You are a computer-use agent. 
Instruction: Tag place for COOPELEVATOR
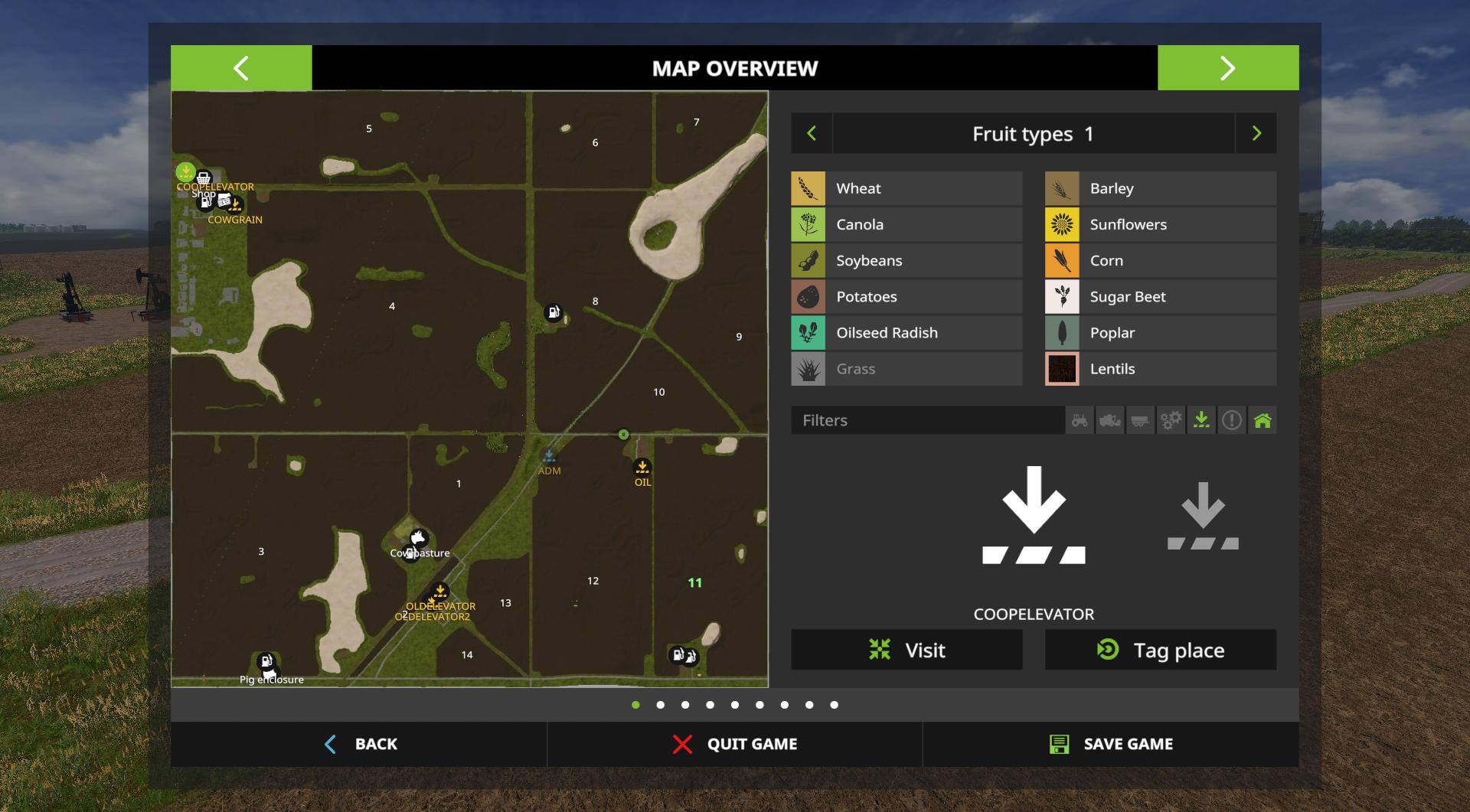coord(1160,650)
